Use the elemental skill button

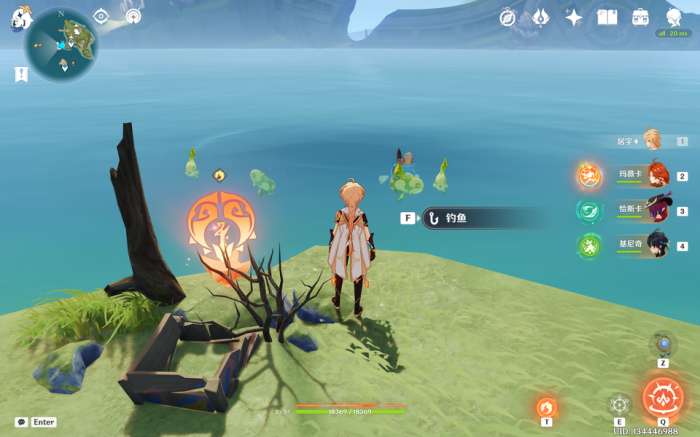point(619,404)
